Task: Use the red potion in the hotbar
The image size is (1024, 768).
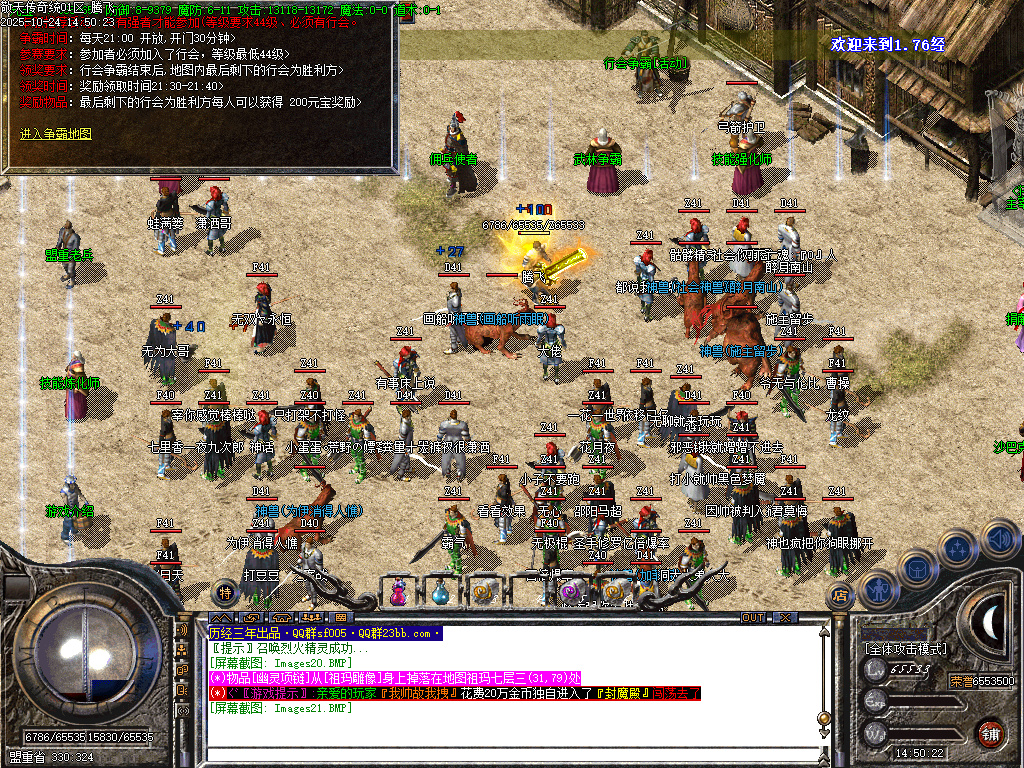Action: [x=400, y=592]
